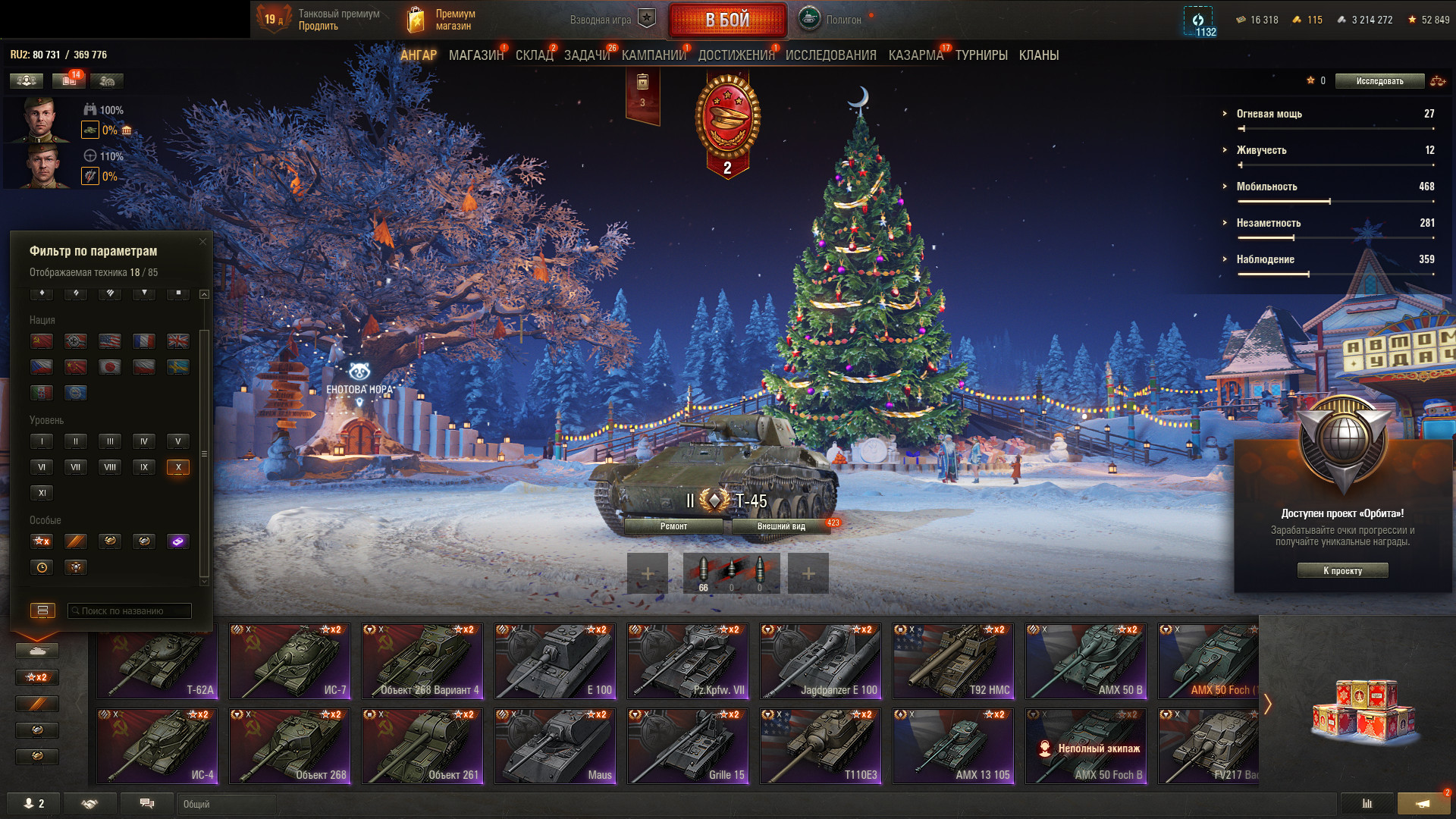The height and width of the screenshot is (819, 1456).
Task: Open Внешний вид customization
Action: [781, 526]
